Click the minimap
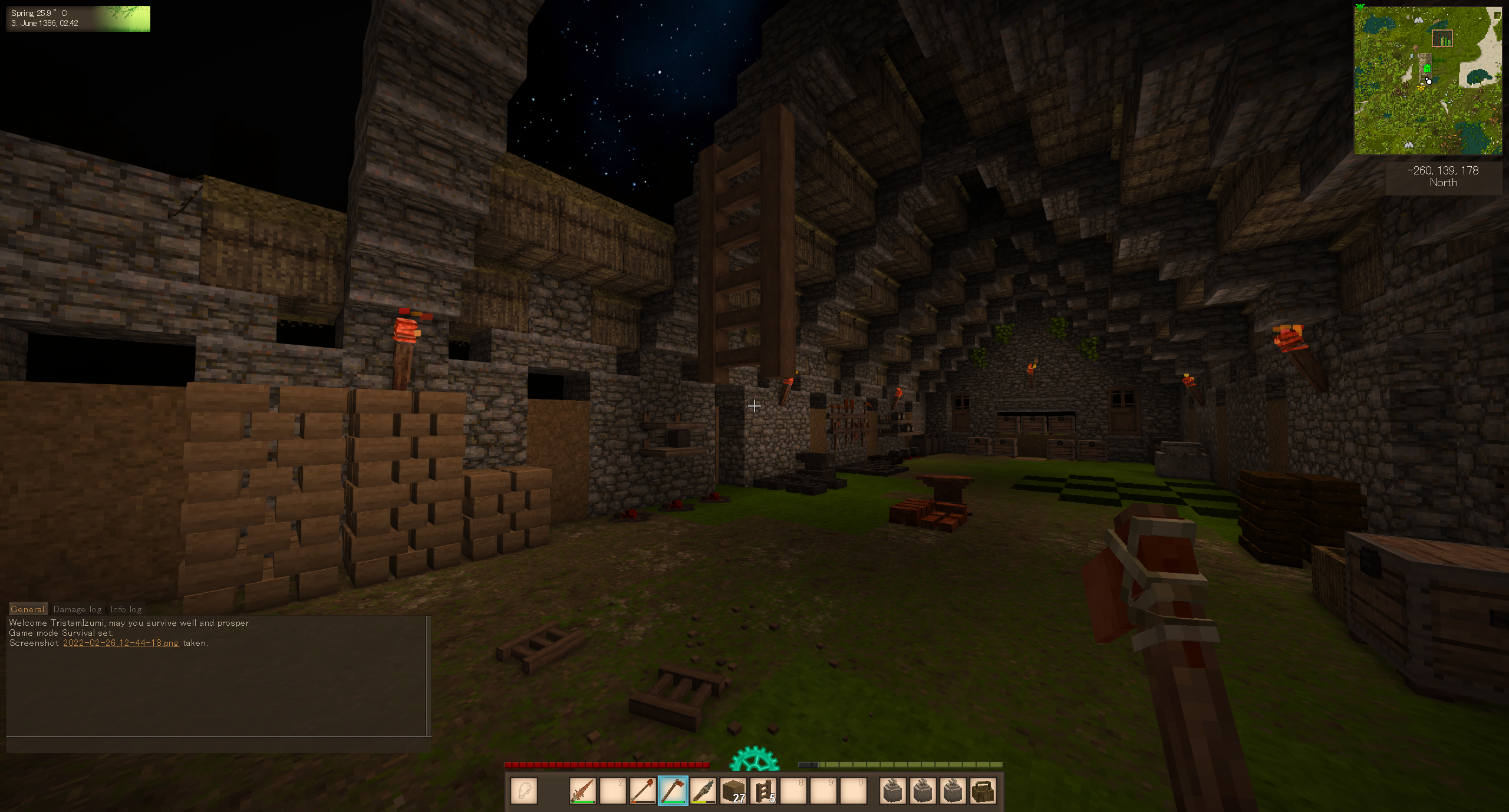This screenshot has height=812, width=1509. click(x=1428, y=81)
